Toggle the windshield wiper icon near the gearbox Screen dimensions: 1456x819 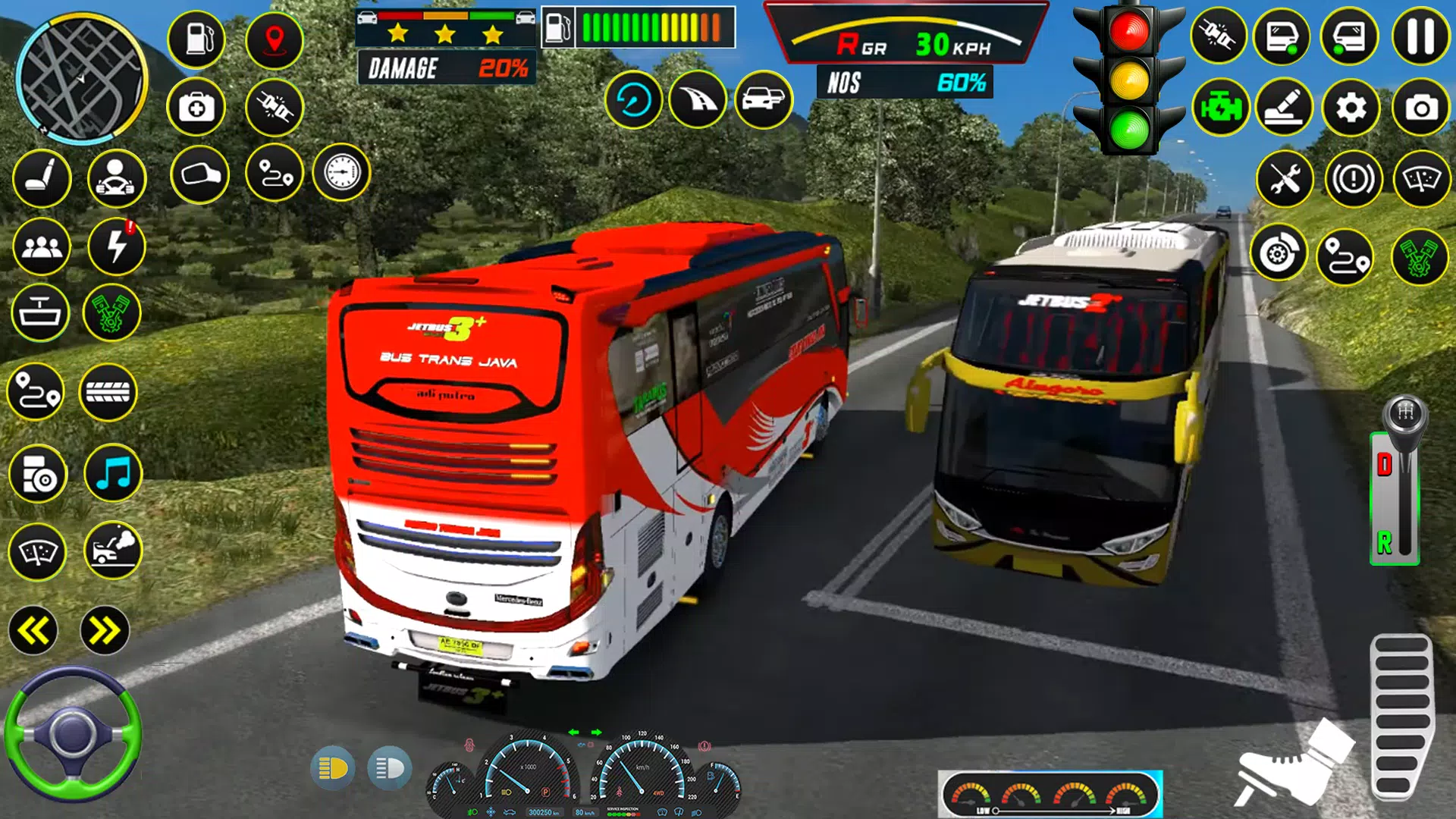pos(1421,180)
